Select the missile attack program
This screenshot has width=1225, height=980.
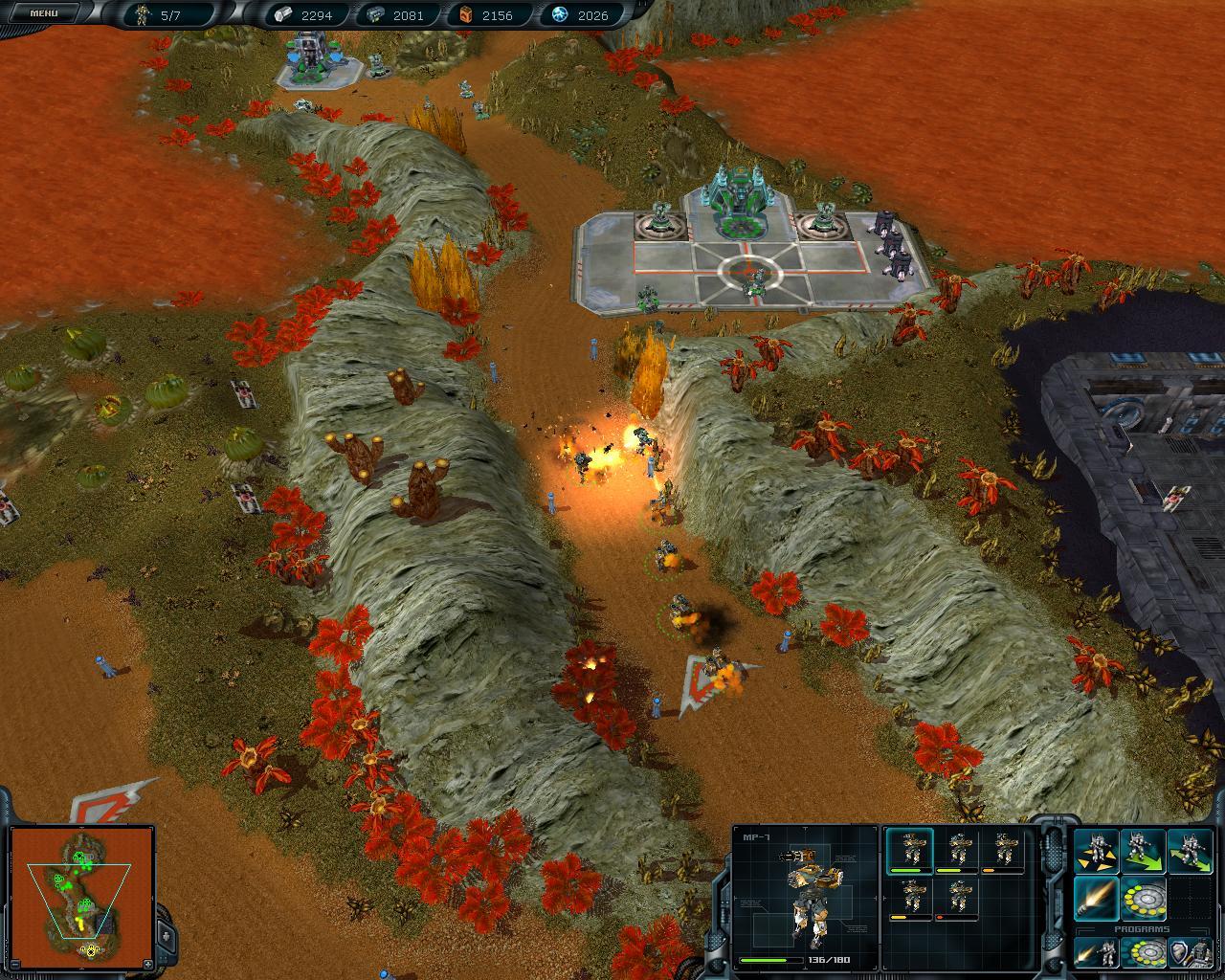[1097, 952]
